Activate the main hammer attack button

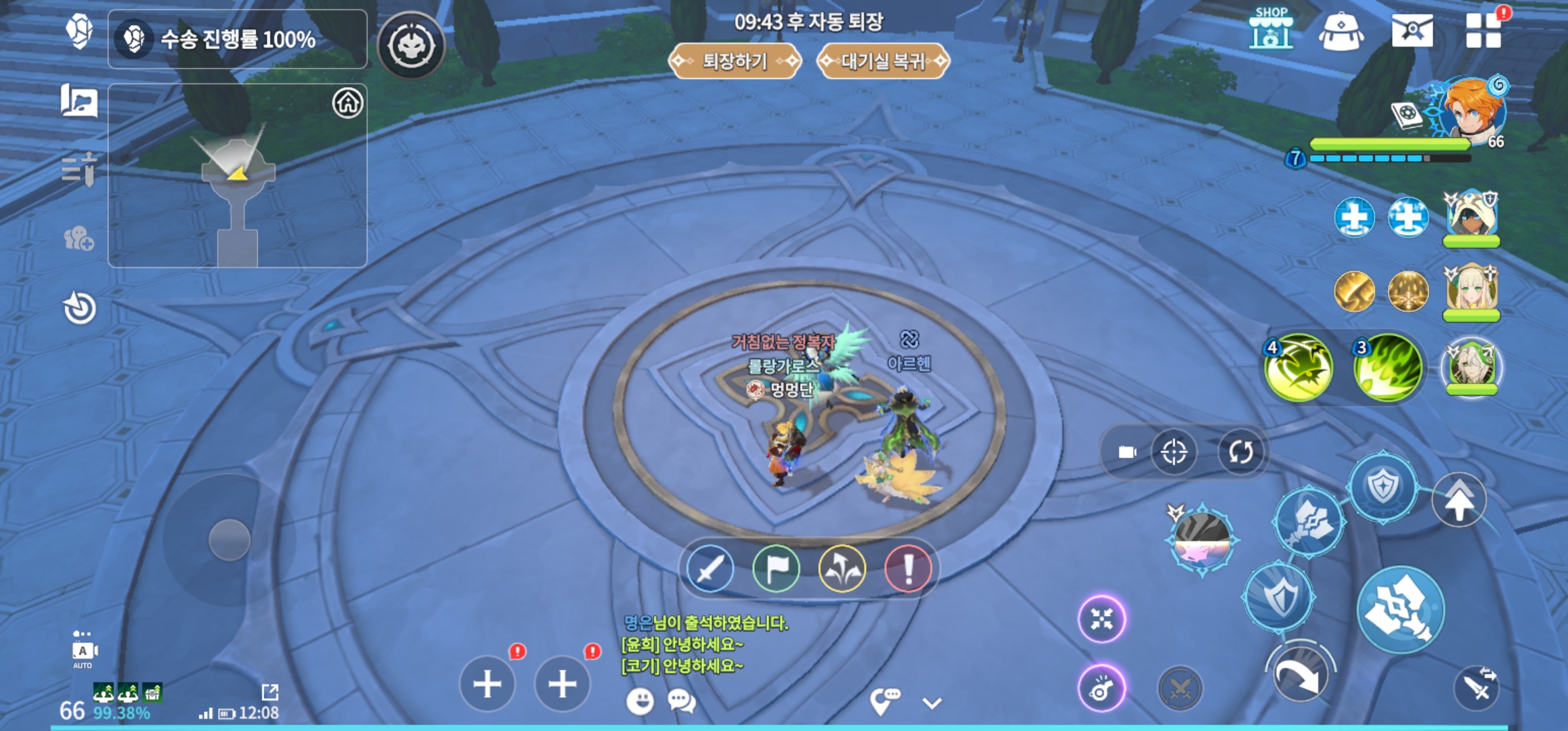pyautogui.click(x=1400, y=610)
